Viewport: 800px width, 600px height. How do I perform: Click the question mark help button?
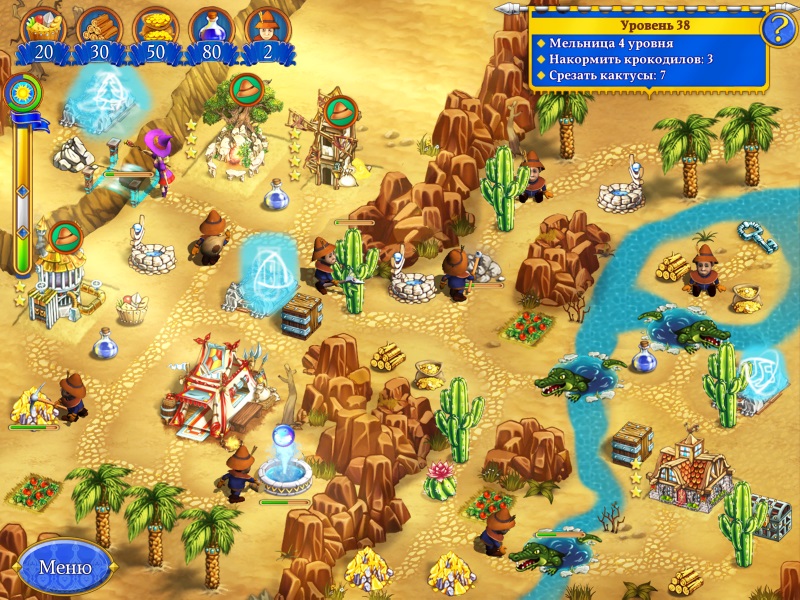[x=777, y=29]
